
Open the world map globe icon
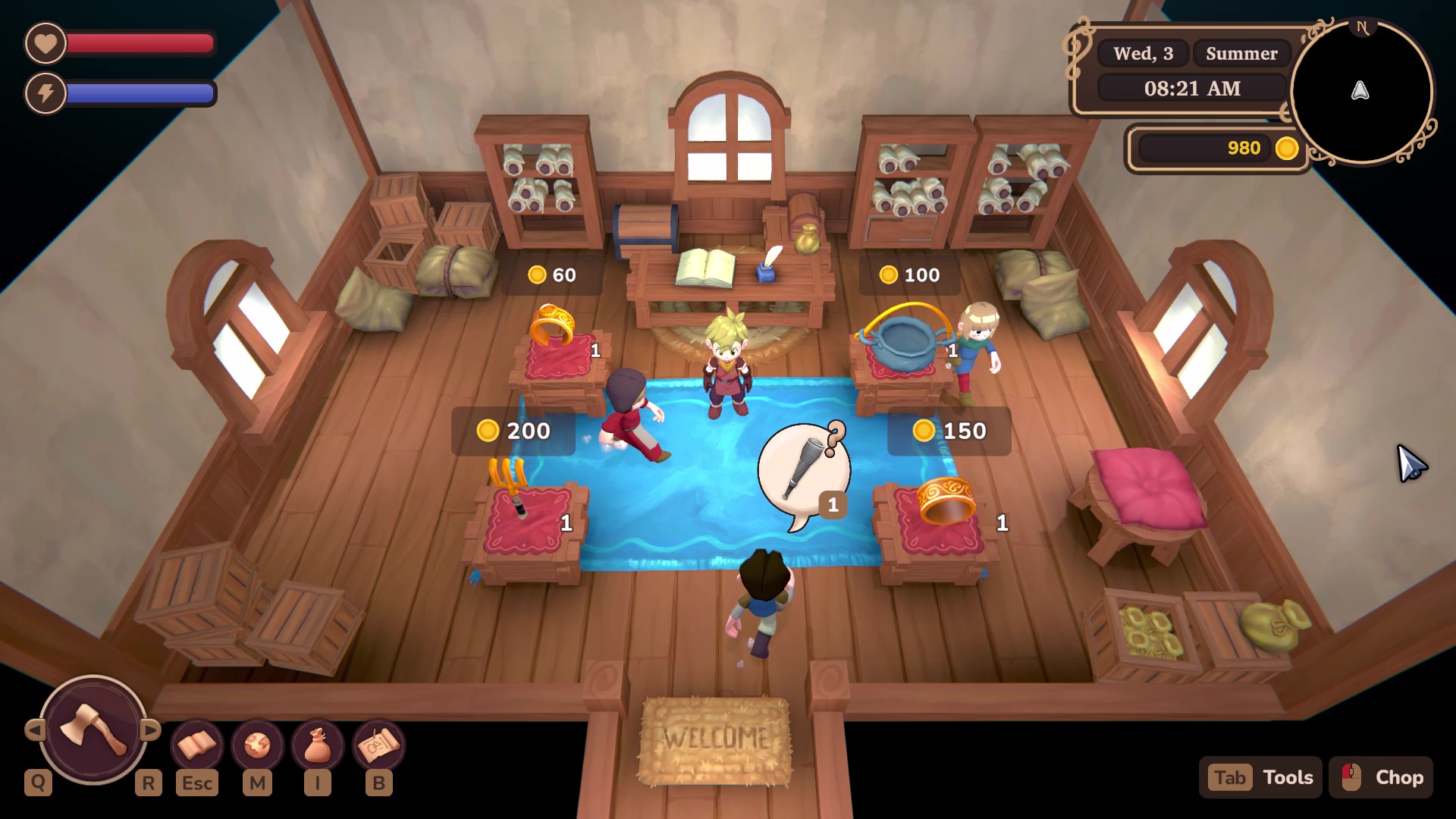click(x=257, y=745)
